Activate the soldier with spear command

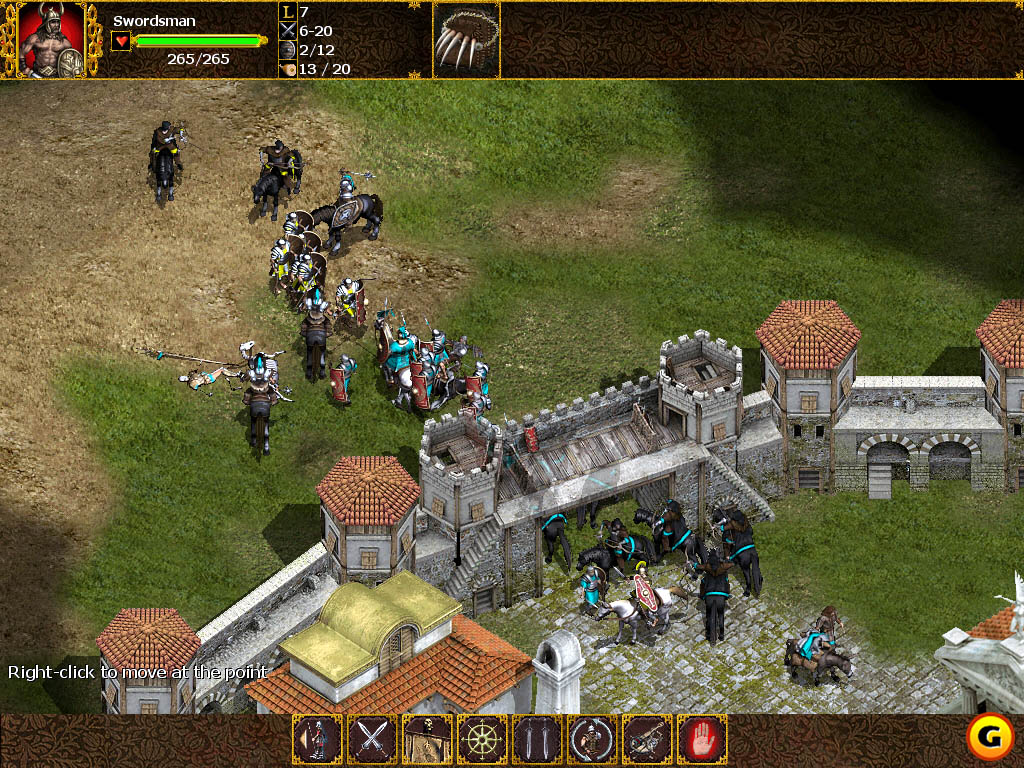tap(317, 740)
